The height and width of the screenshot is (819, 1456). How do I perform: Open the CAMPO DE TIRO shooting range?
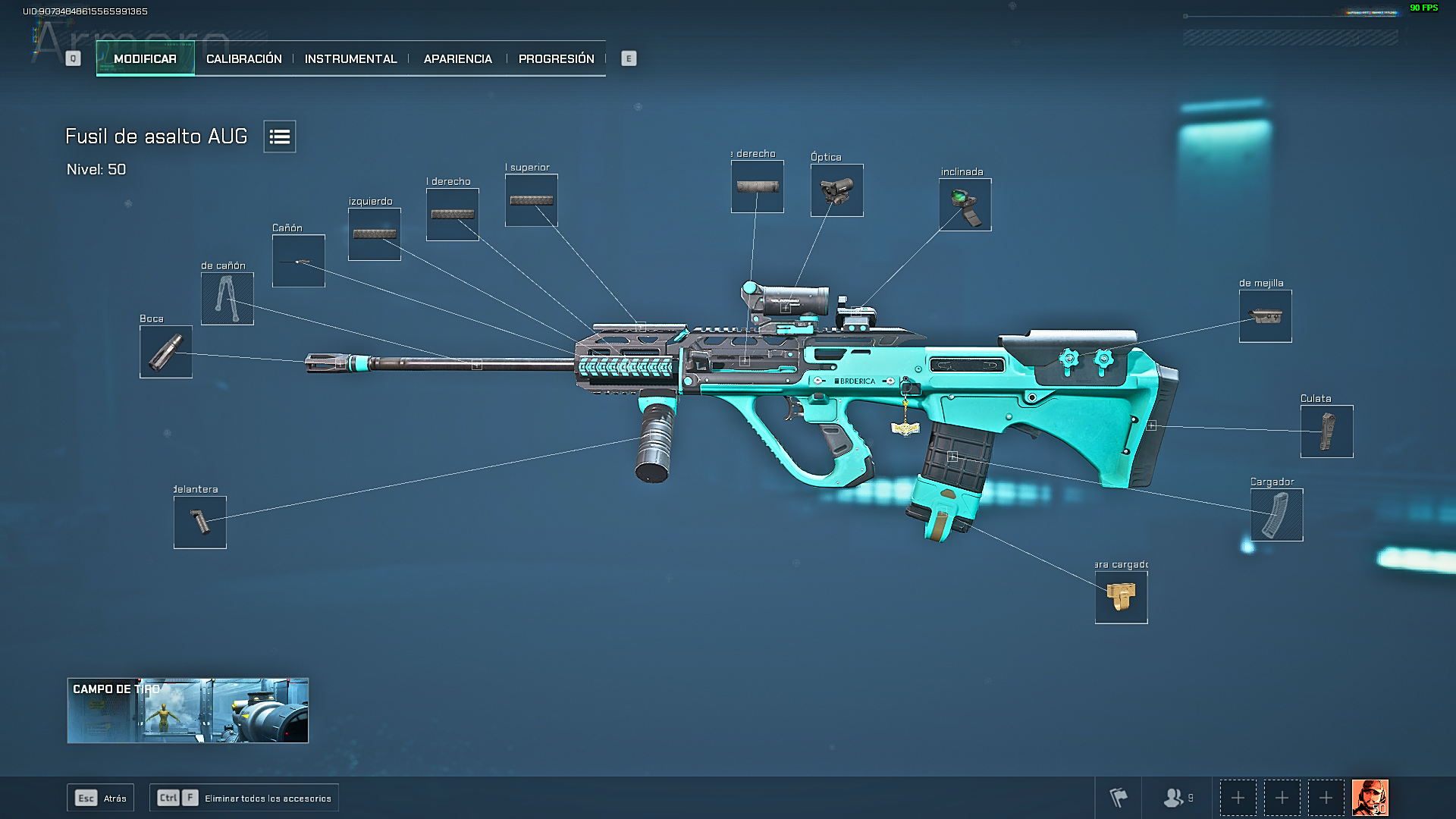[187, 711]
